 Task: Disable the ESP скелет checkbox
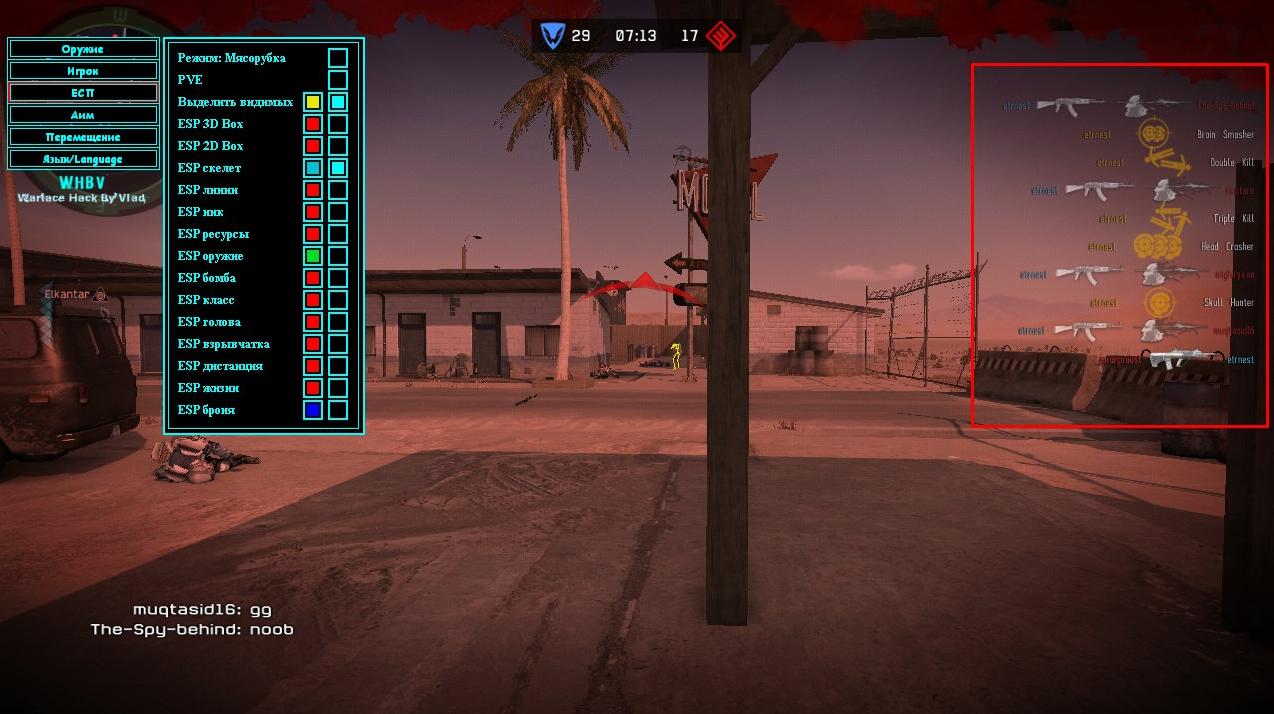[338, 168]
